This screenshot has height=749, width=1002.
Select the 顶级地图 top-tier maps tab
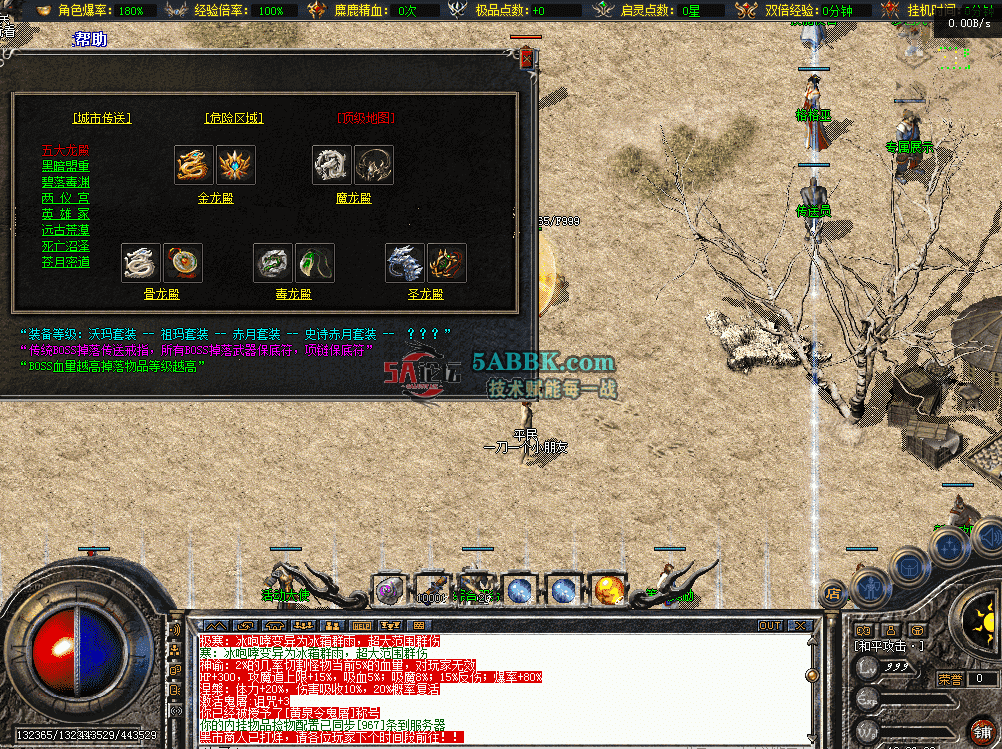pos(366,118)
